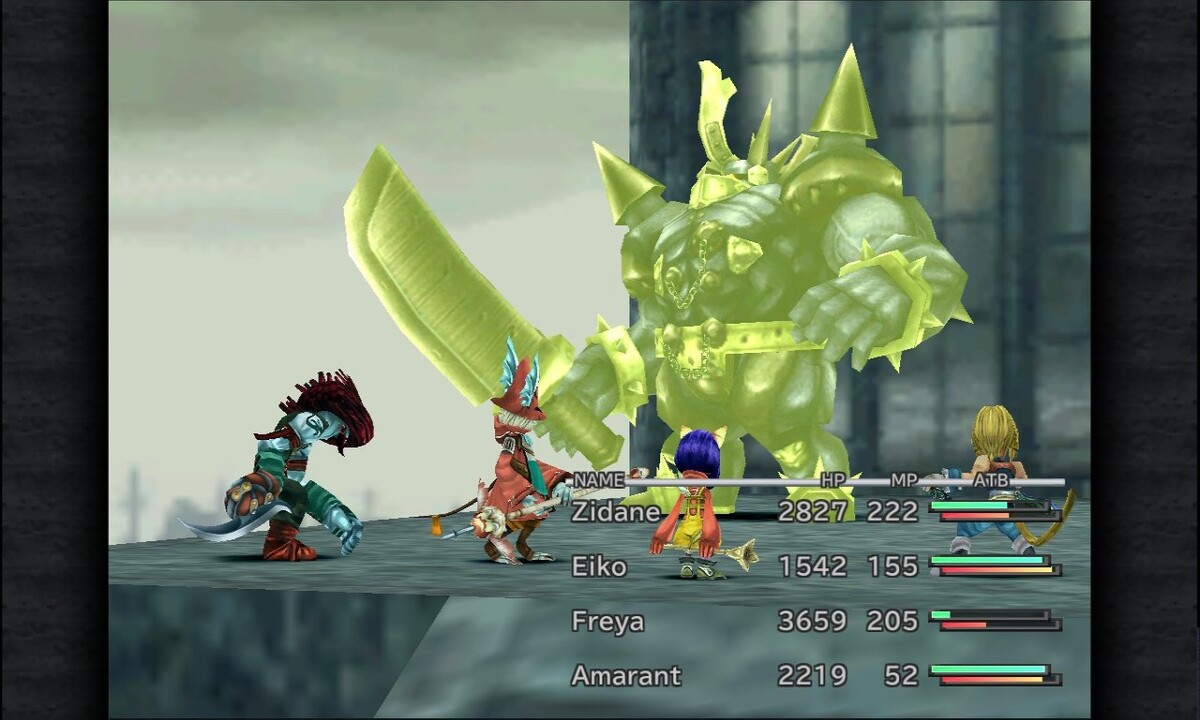
Task: Select Zidane in the party list
Action: [x=616, y=512]
